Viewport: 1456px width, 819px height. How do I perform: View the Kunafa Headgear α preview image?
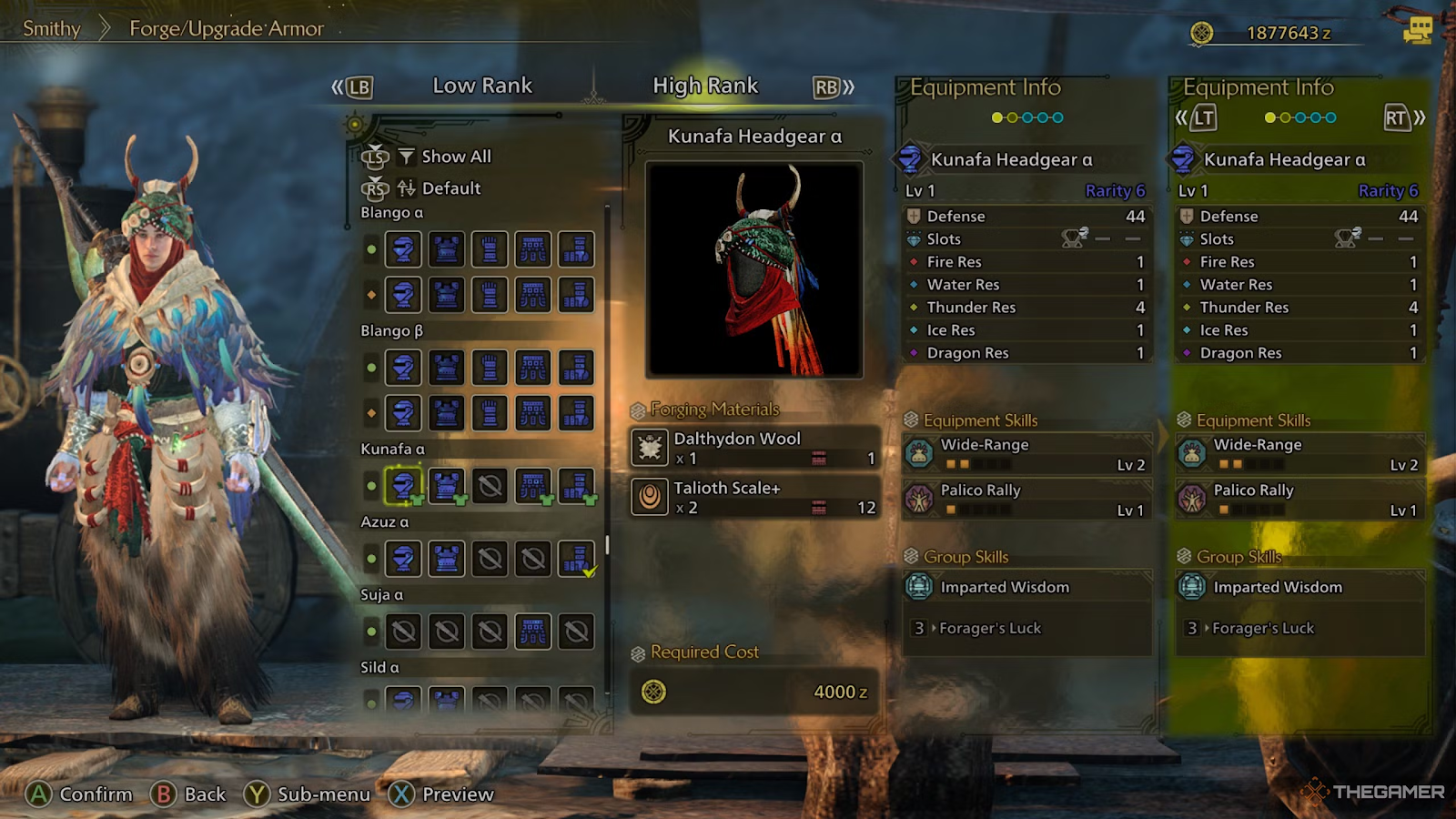753,269
